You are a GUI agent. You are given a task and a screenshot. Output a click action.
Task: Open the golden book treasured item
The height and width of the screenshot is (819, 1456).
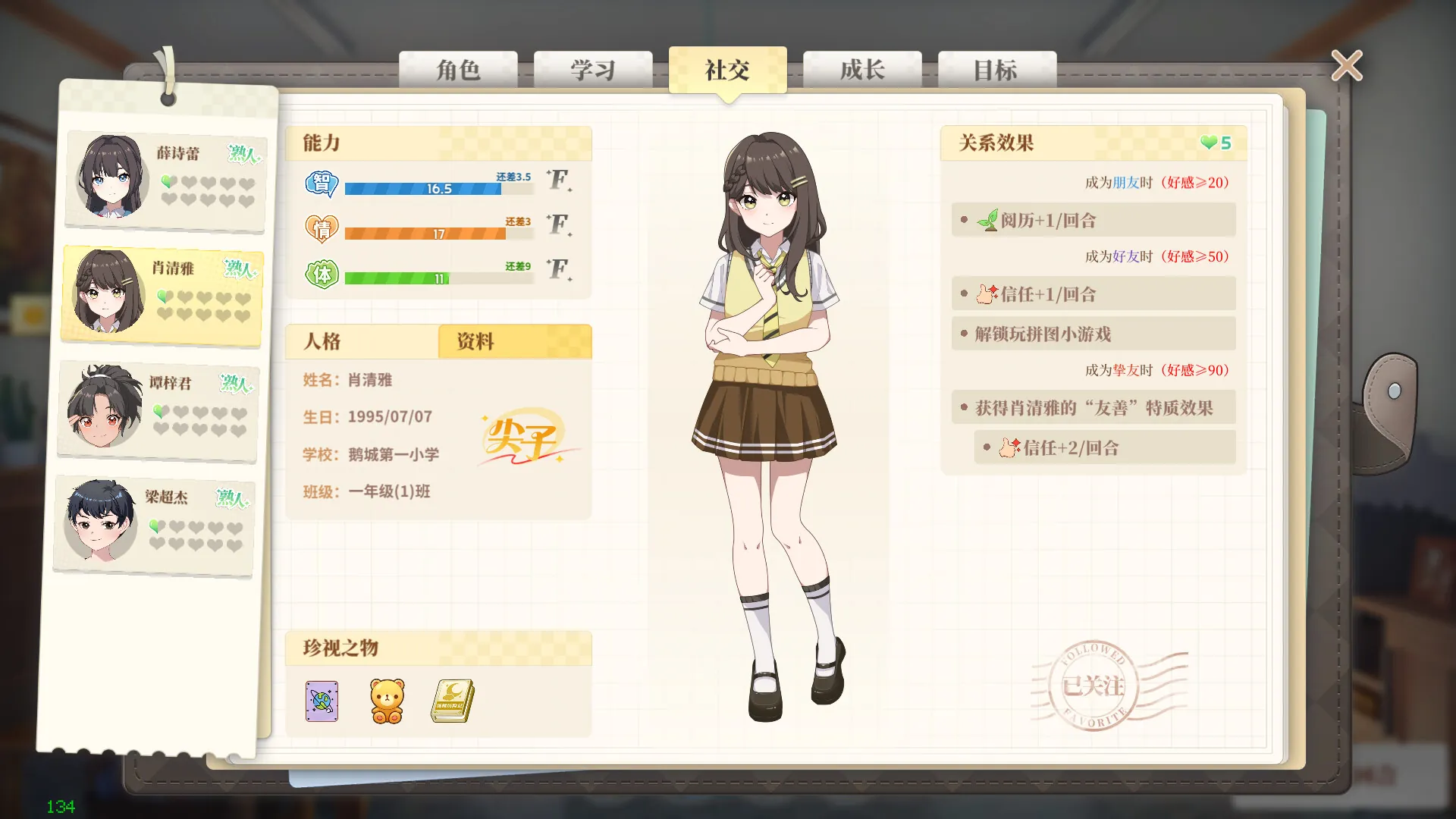tap(451, 701)
